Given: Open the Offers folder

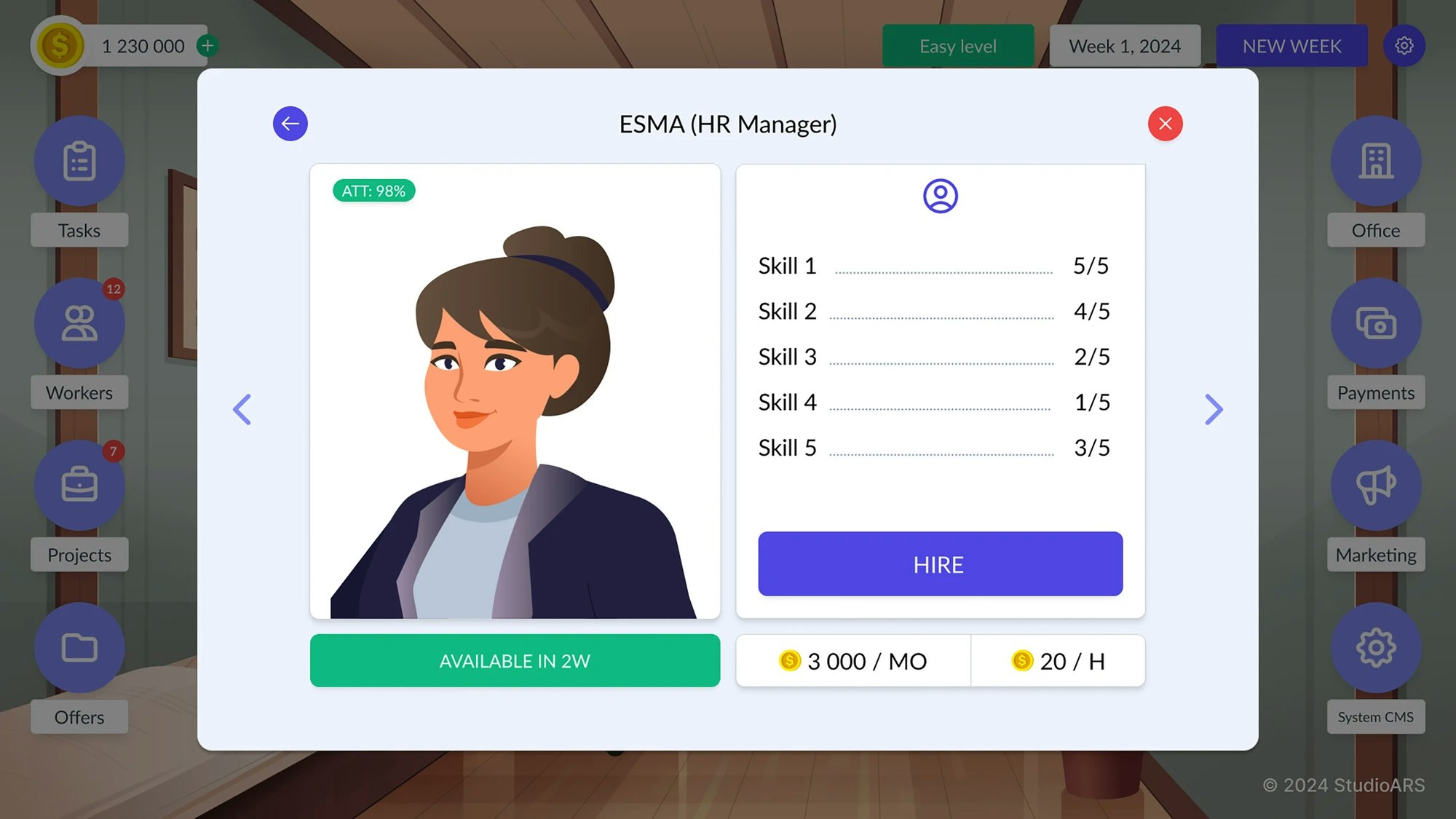Looking at the screenshot, I should point(79,648).
